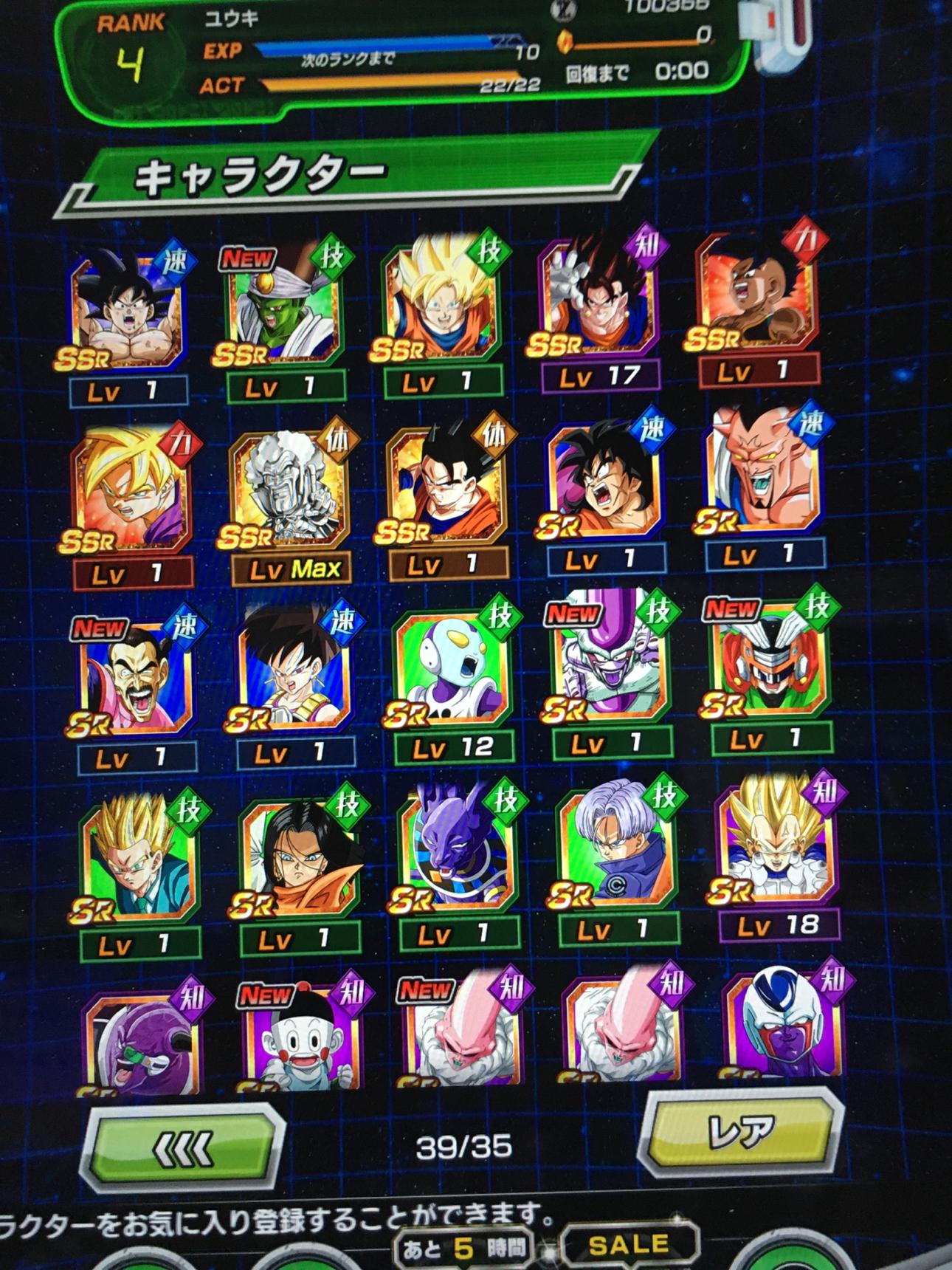Go back with the green arrow button
The width and height of the screenshot is (952, 1270).
pos(183,1149)
